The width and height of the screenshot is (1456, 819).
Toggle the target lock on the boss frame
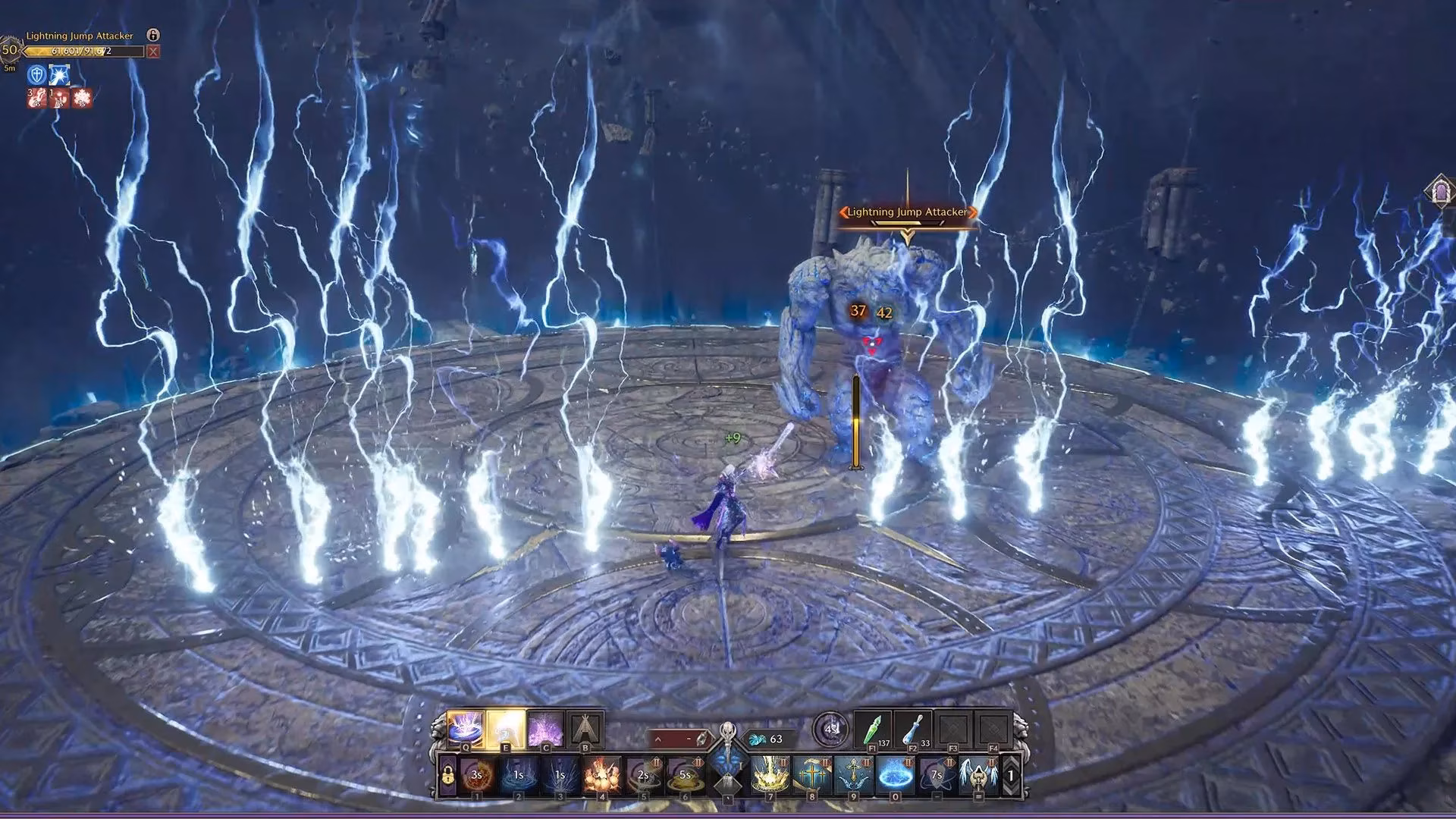click(153, 36)
